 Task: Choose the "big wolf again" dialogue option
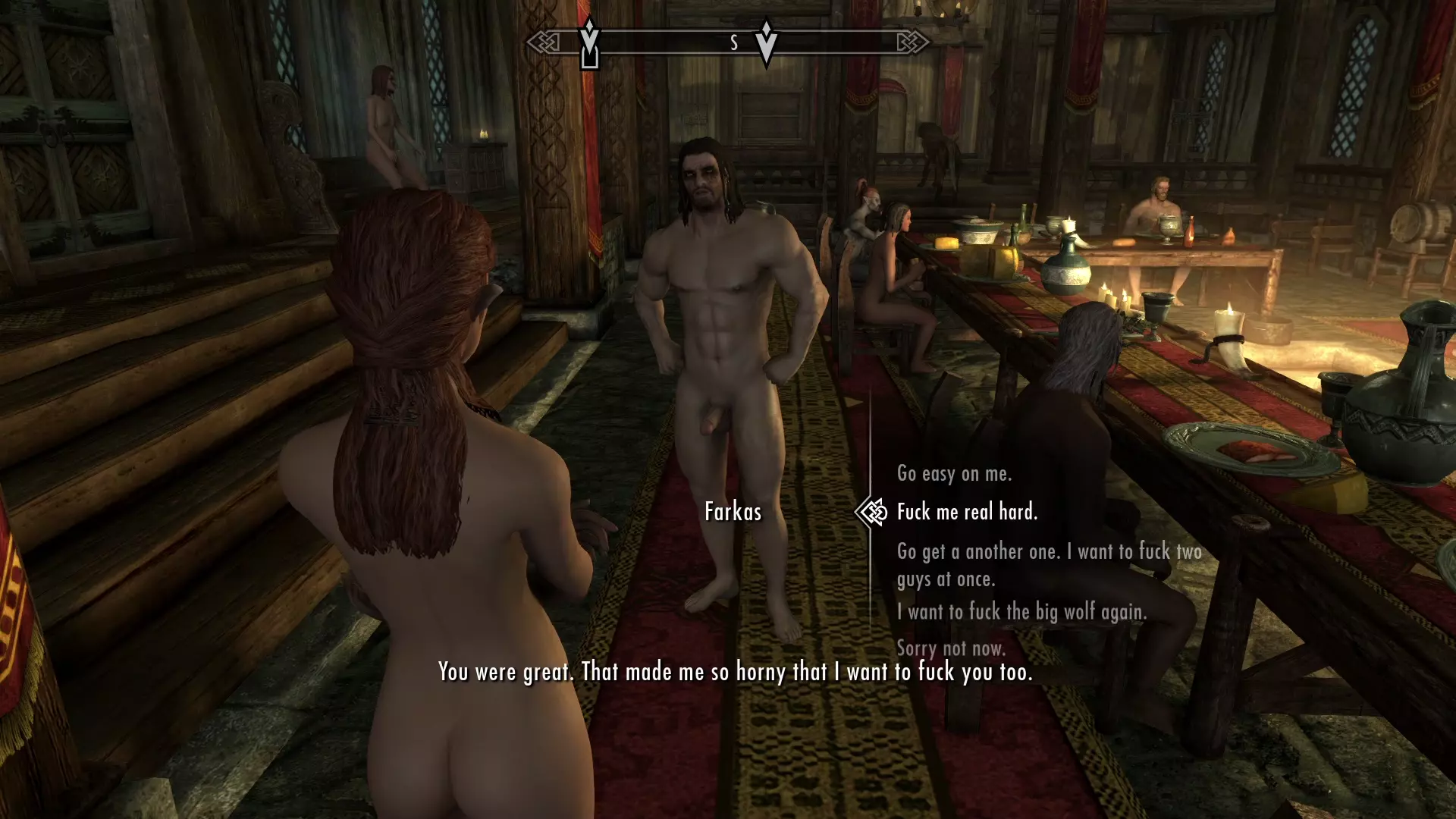[1021, 611]
